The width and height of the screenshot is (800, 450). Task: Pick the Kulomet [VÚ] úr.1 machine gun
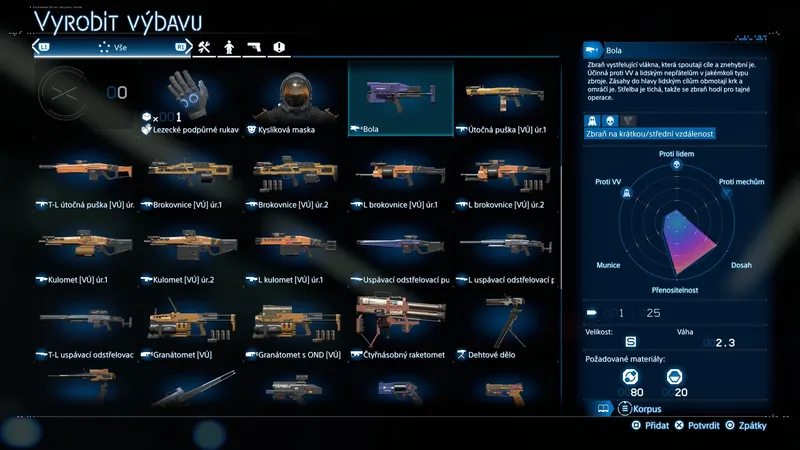click(87, 248)
